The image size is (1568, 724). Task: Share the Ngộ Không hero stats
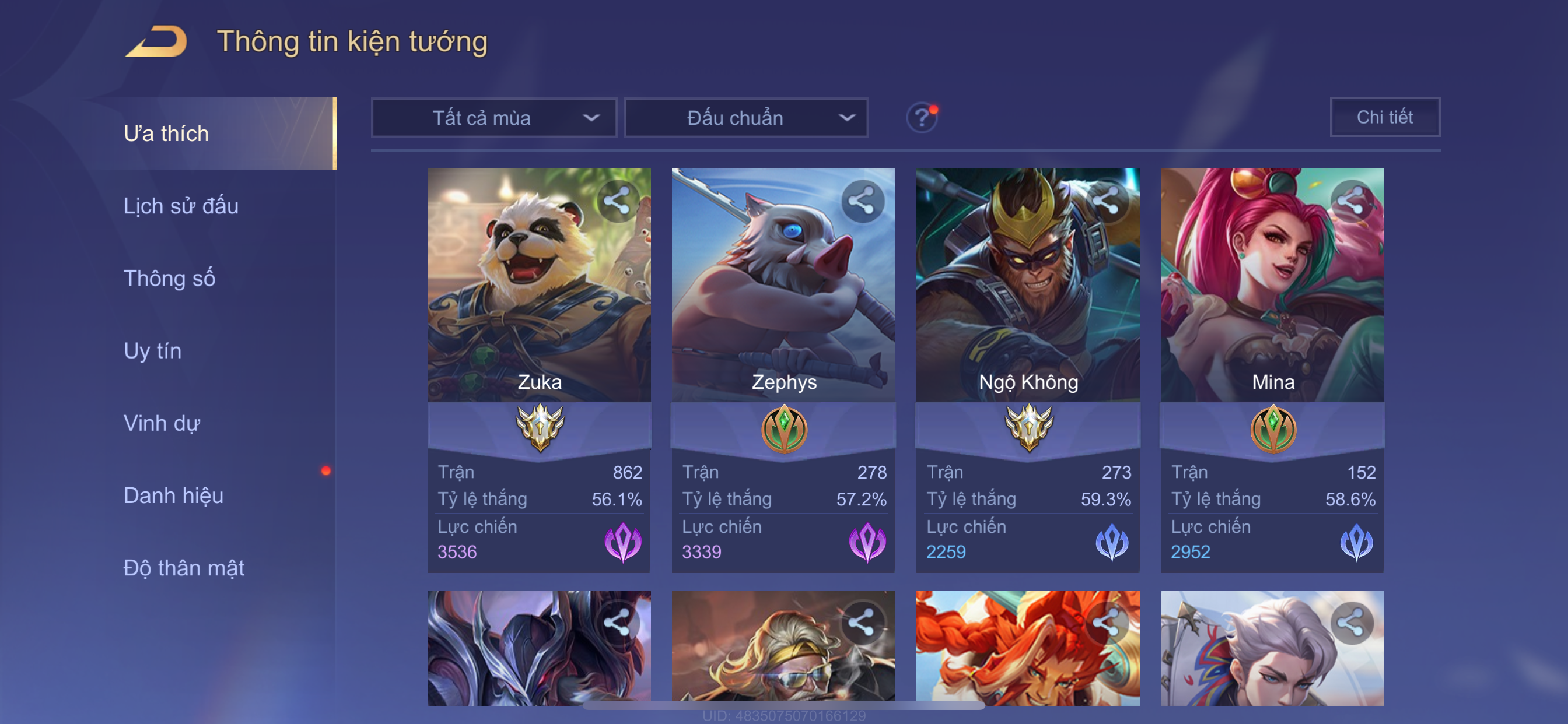(x=1106, y=201)
